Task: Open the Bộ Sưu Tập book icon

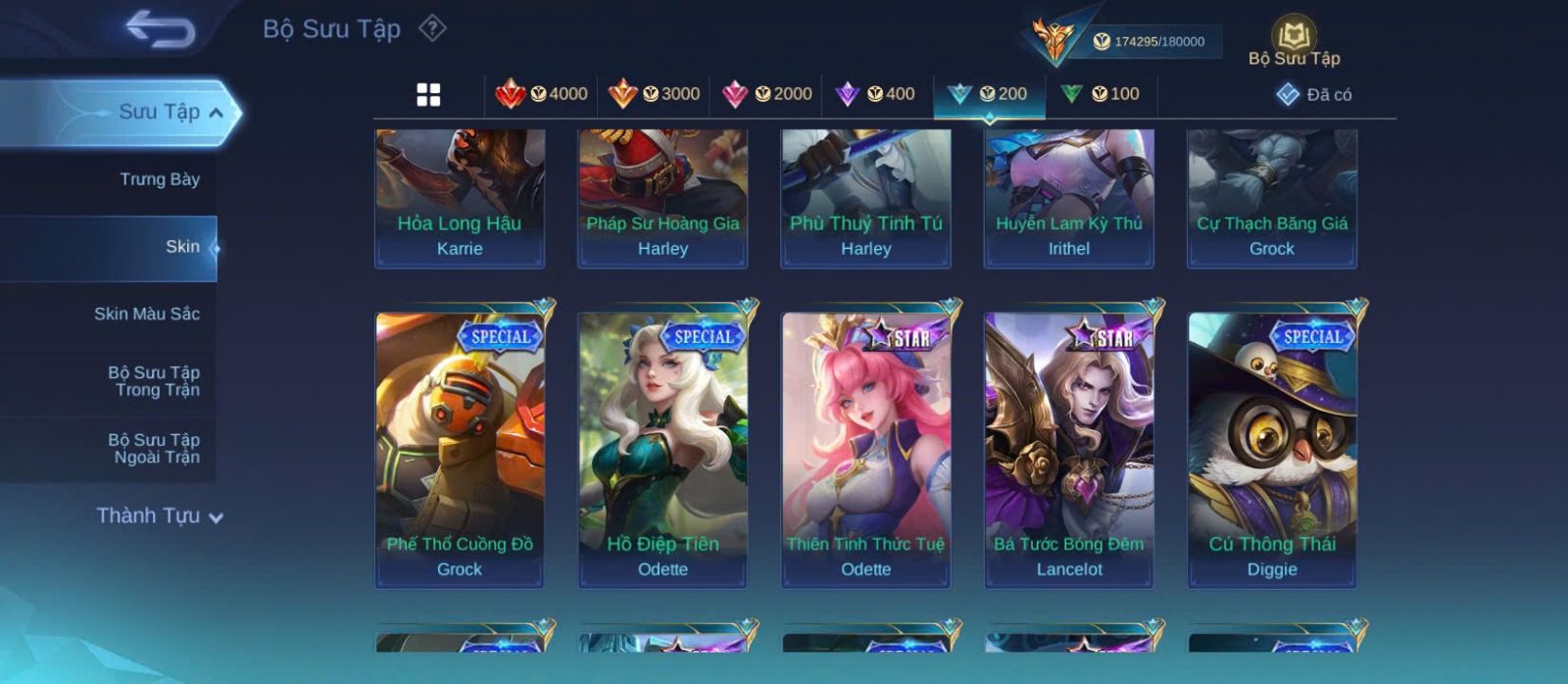Action: pos(1294,39)
